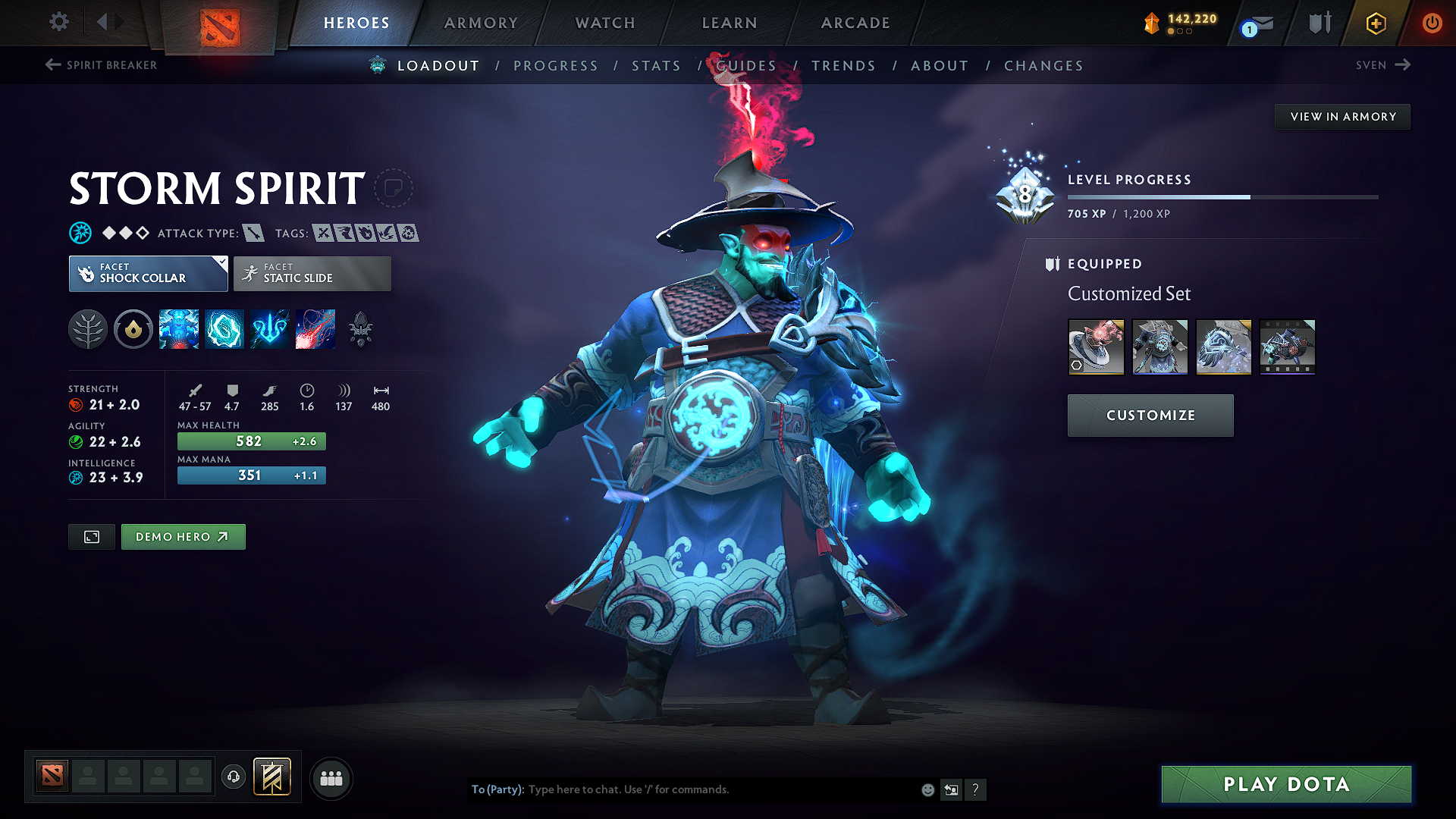Click the first Customized Set item thumbnail
Viewport: 1456px width, 819px height.
(1096, 347)
